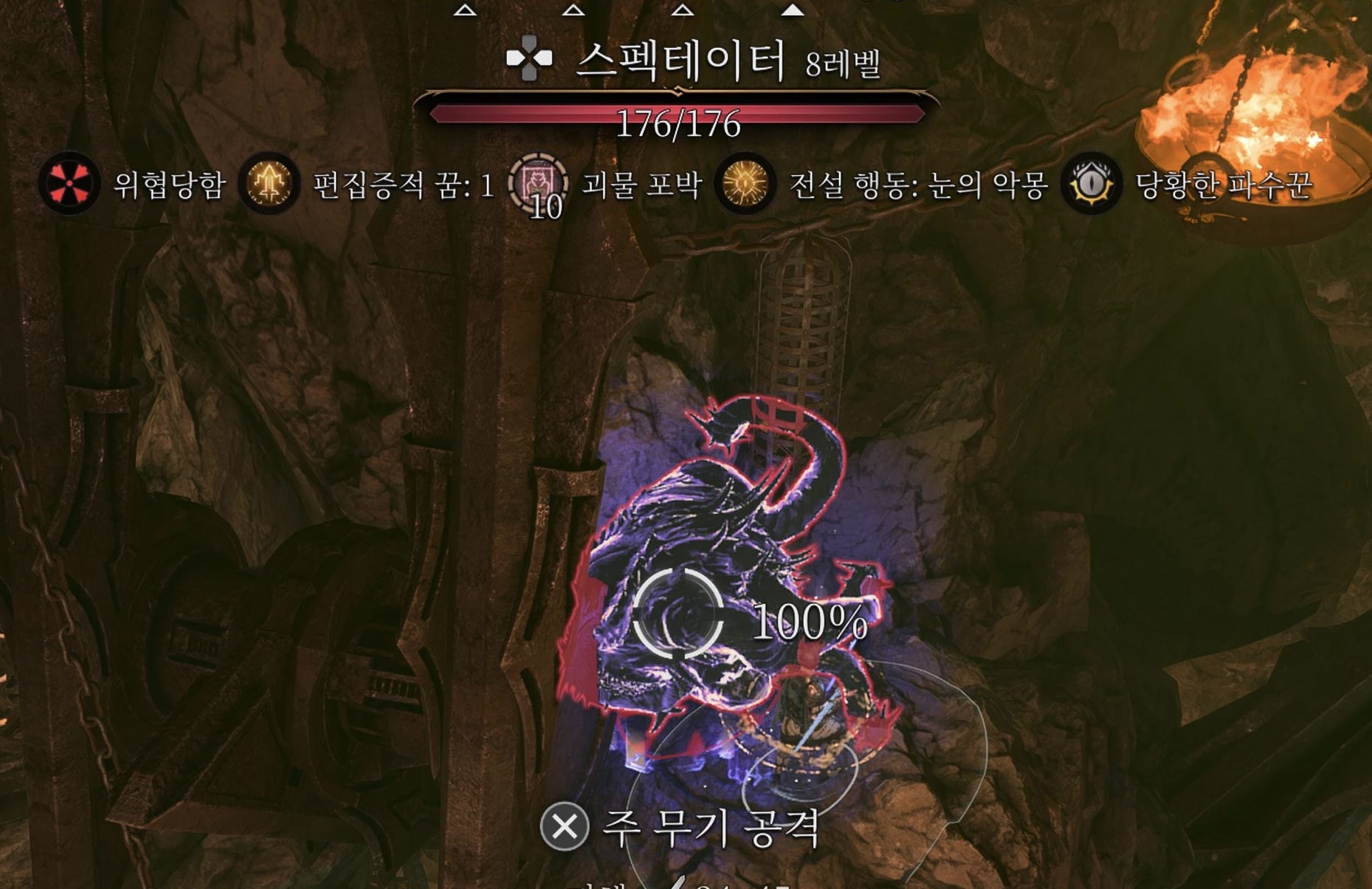1372x889 pixels.
Task: Expand the highlighted arrow above 당황한 파수꾼
Action: click(x=791, y=10)
